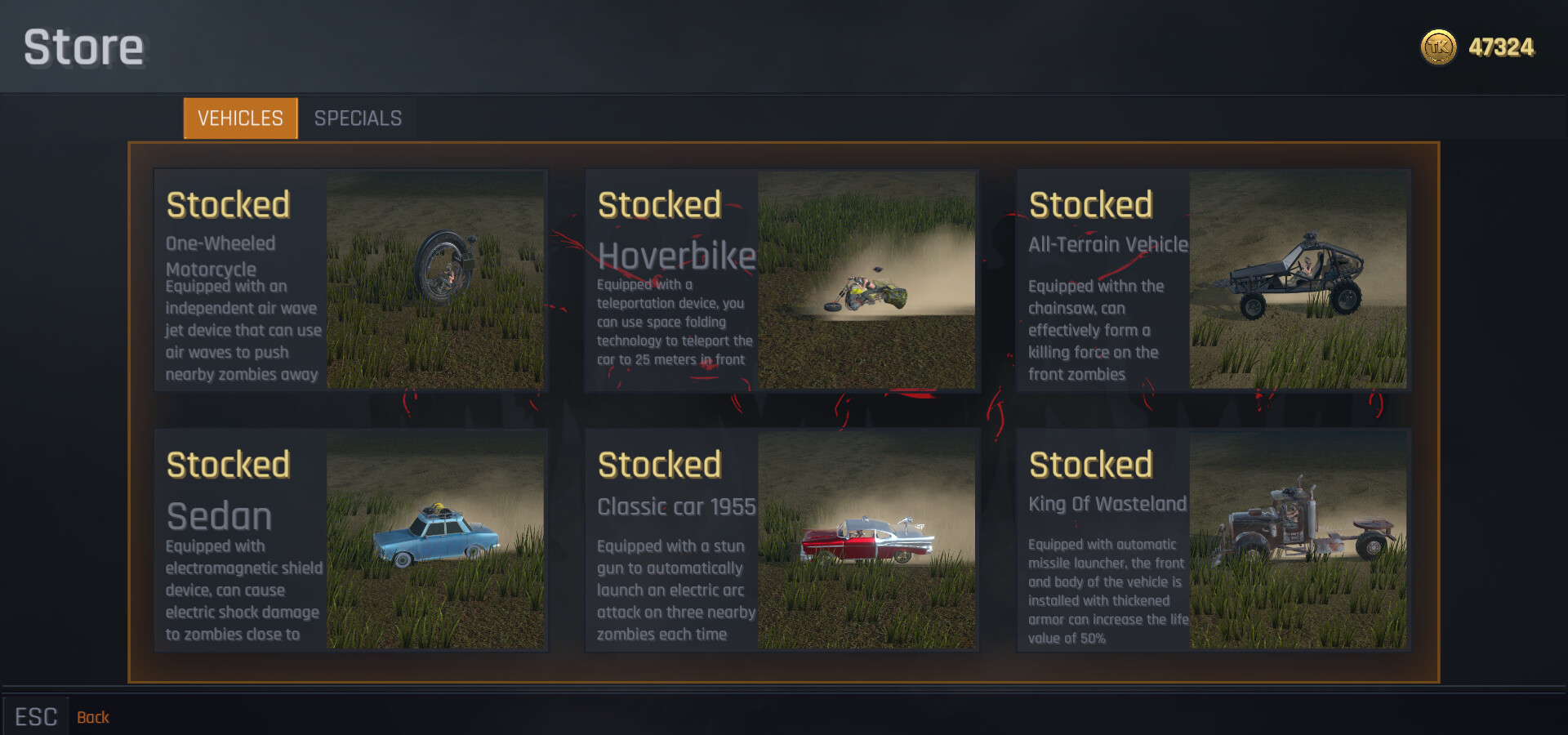Open the All-Terrain Vehicle card
The image size is (1568, 735).
[x=1214, y=280]
